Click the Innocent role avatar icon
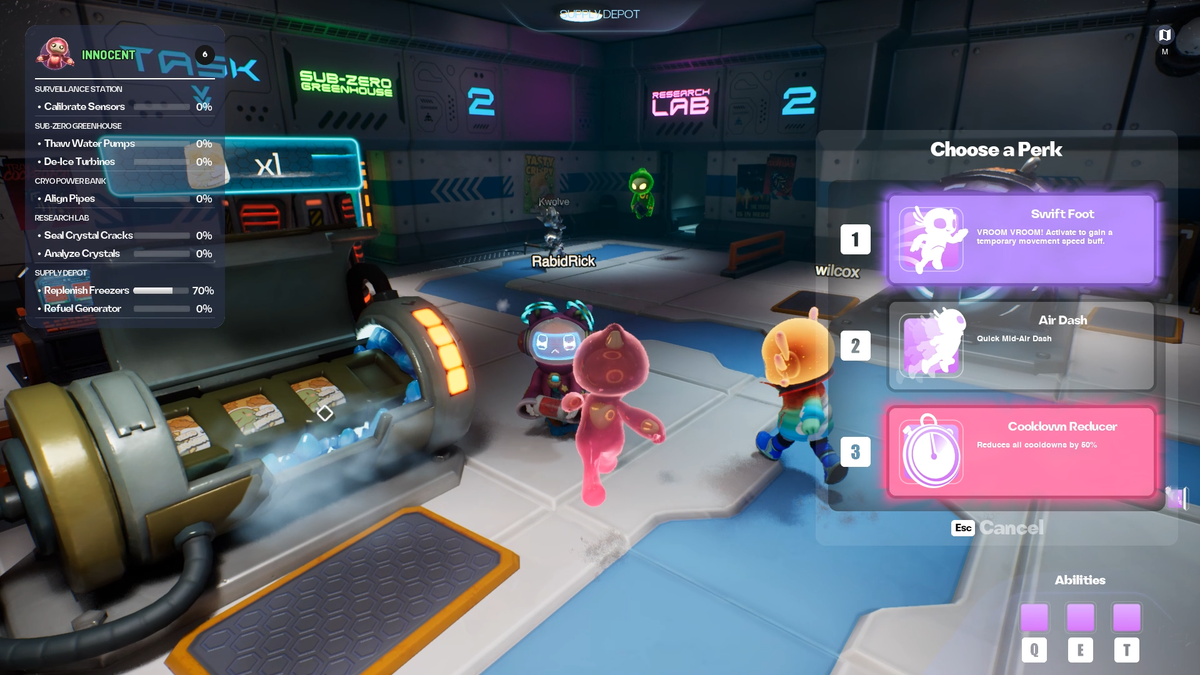 (x=56, y=53)
